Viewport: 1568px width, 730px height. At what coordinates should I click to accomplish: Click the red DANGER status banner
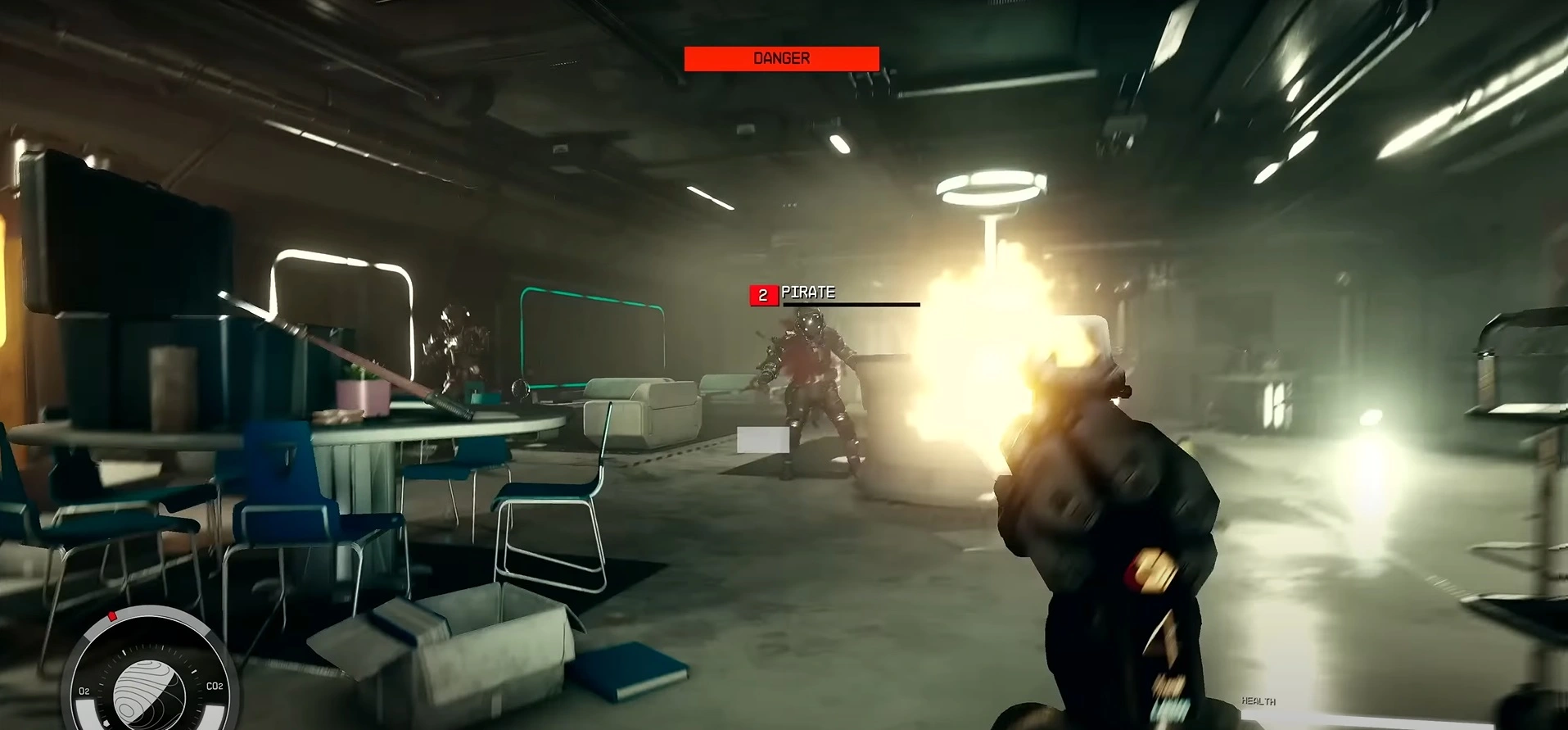pyautogui.click(x=781, y=59)
